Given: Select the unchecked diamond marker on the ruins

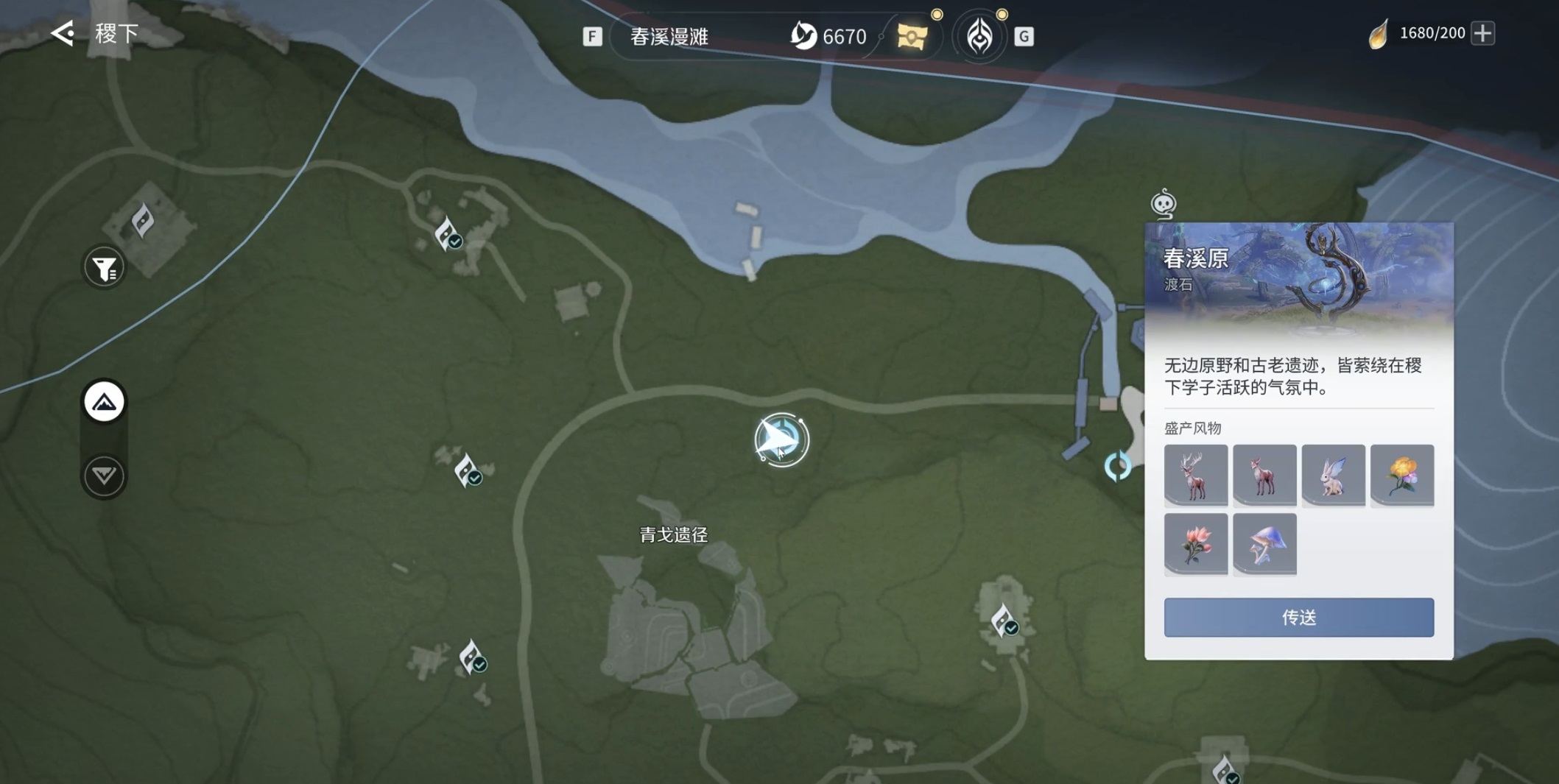Looking at the screenshot, I should pyautogui.click(x=142, y=219).
